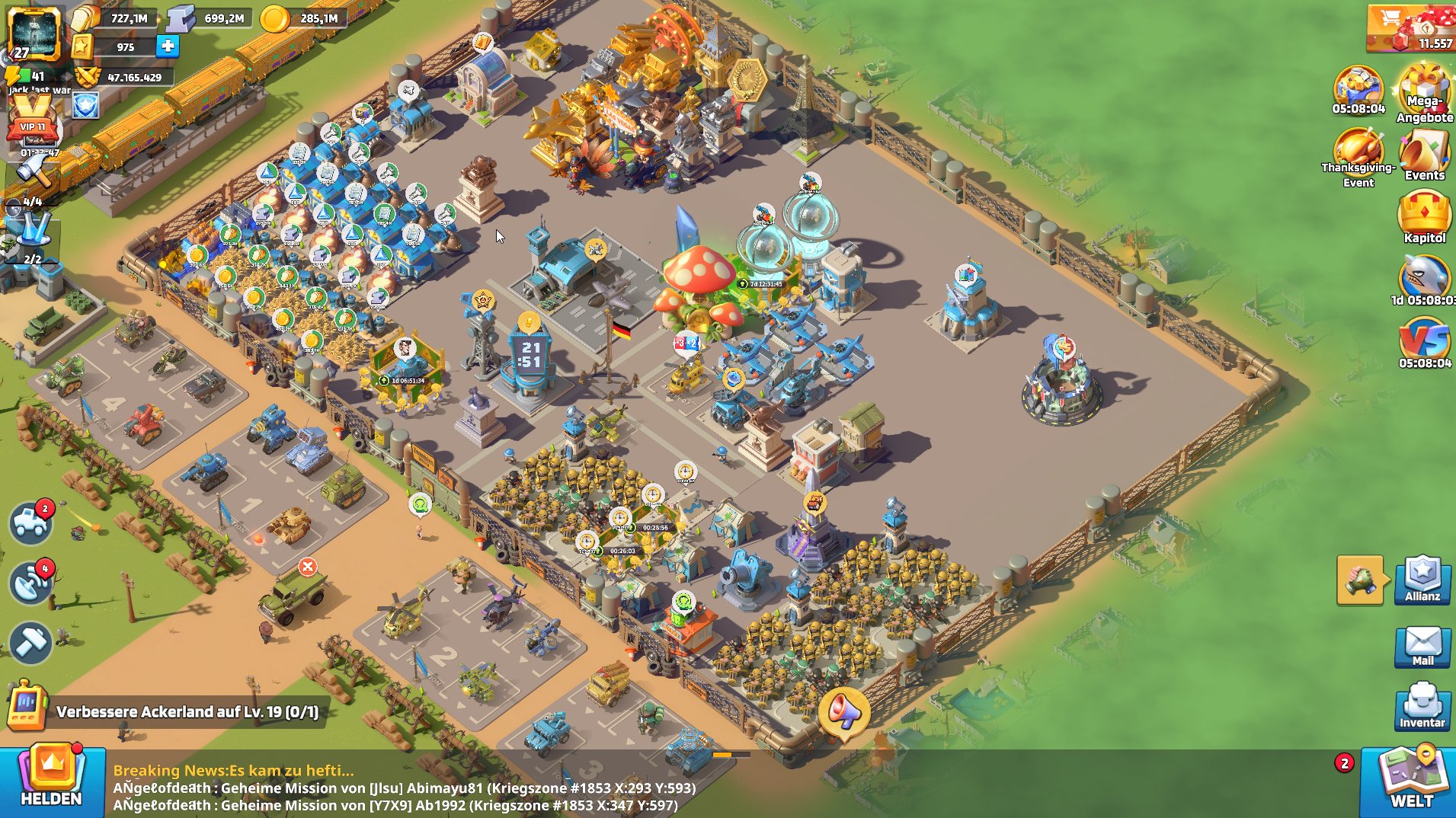Open the commander profile portrait

[x=34, y=34]
